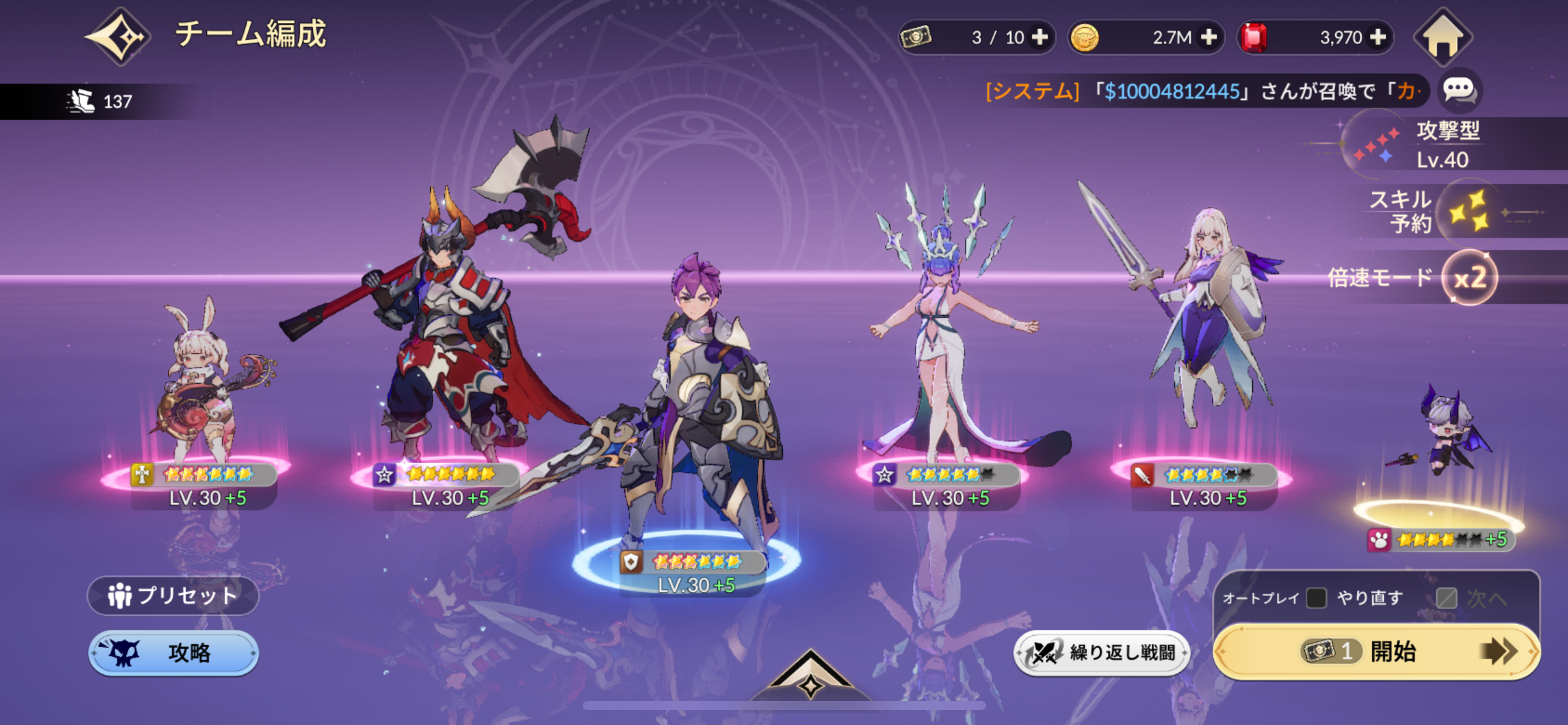Start the battle with 開始 button
Screen dimensions: 1568x725
[1377, 651]
